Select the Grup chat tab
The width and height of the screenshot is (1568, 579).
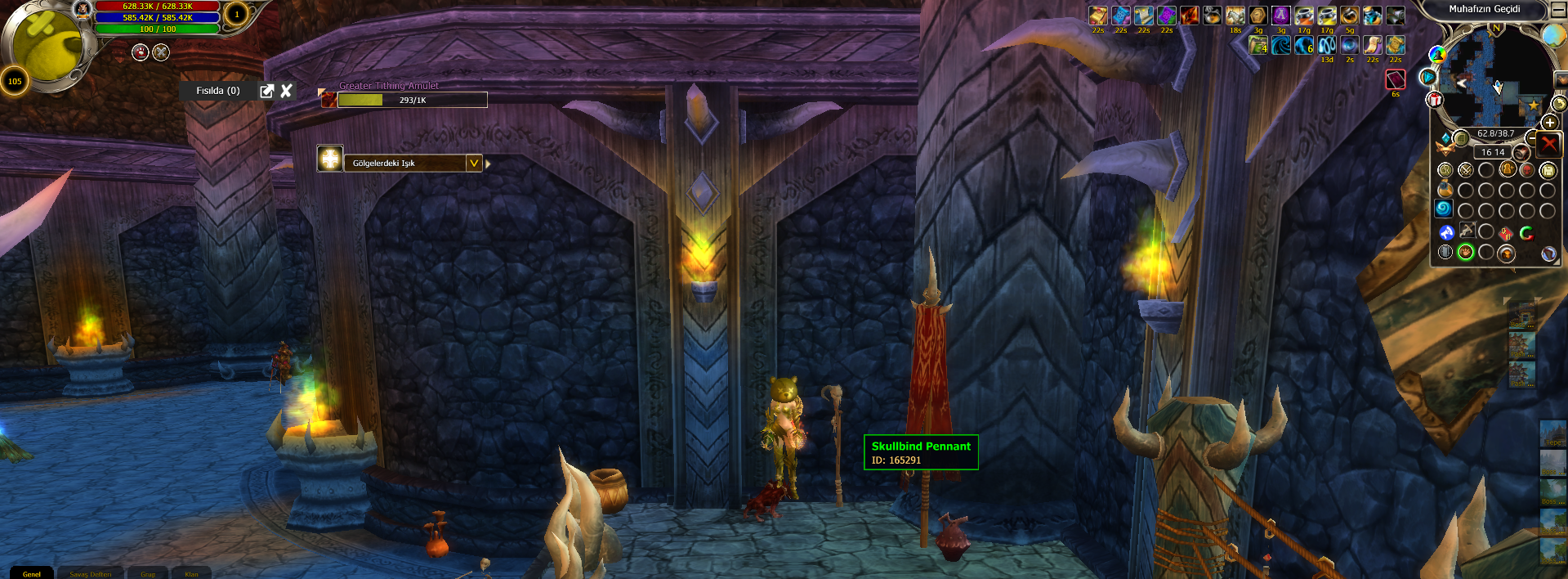pos(148,573)
